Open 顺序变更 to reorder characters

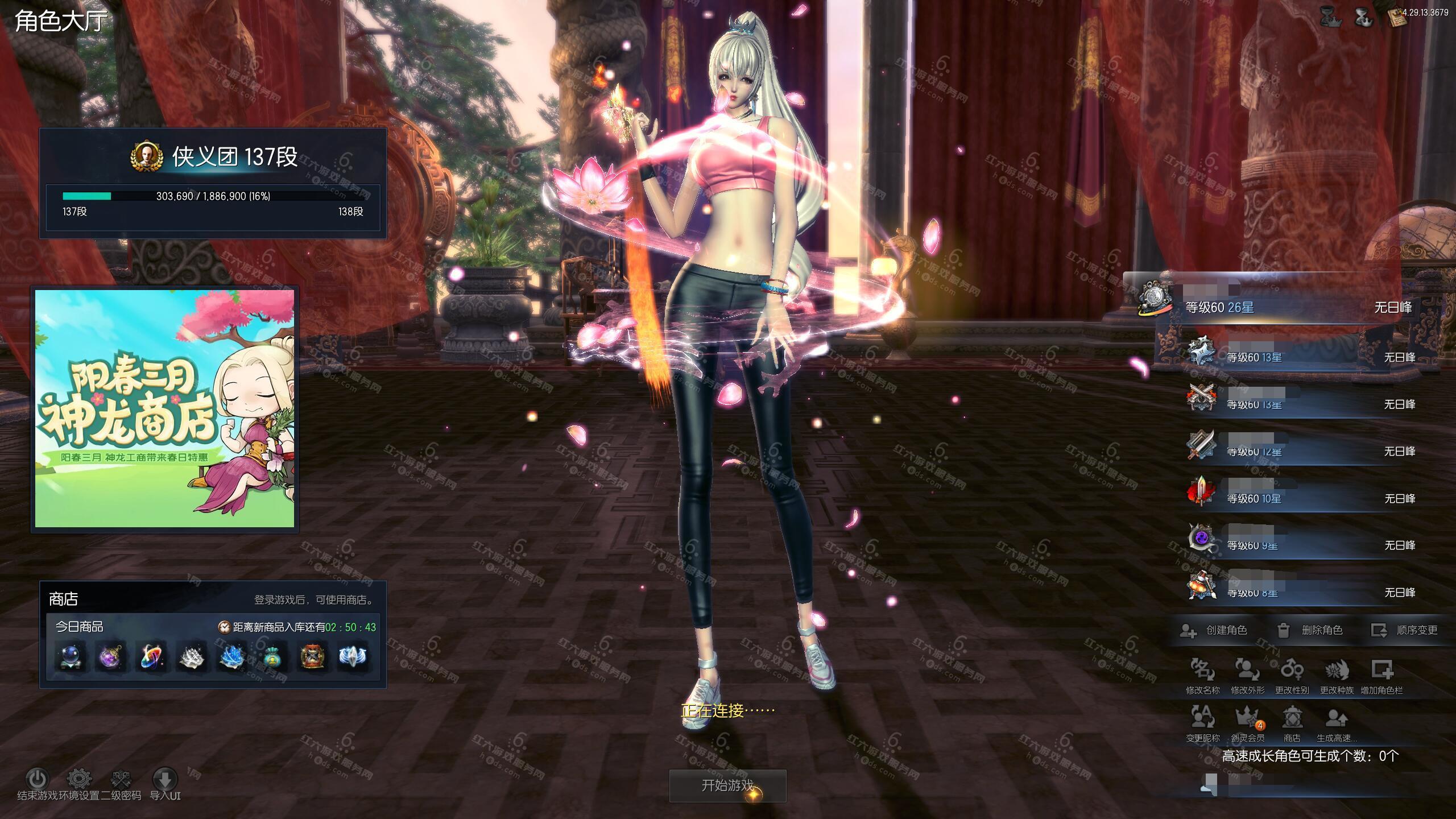click(x=1405, y=630)
